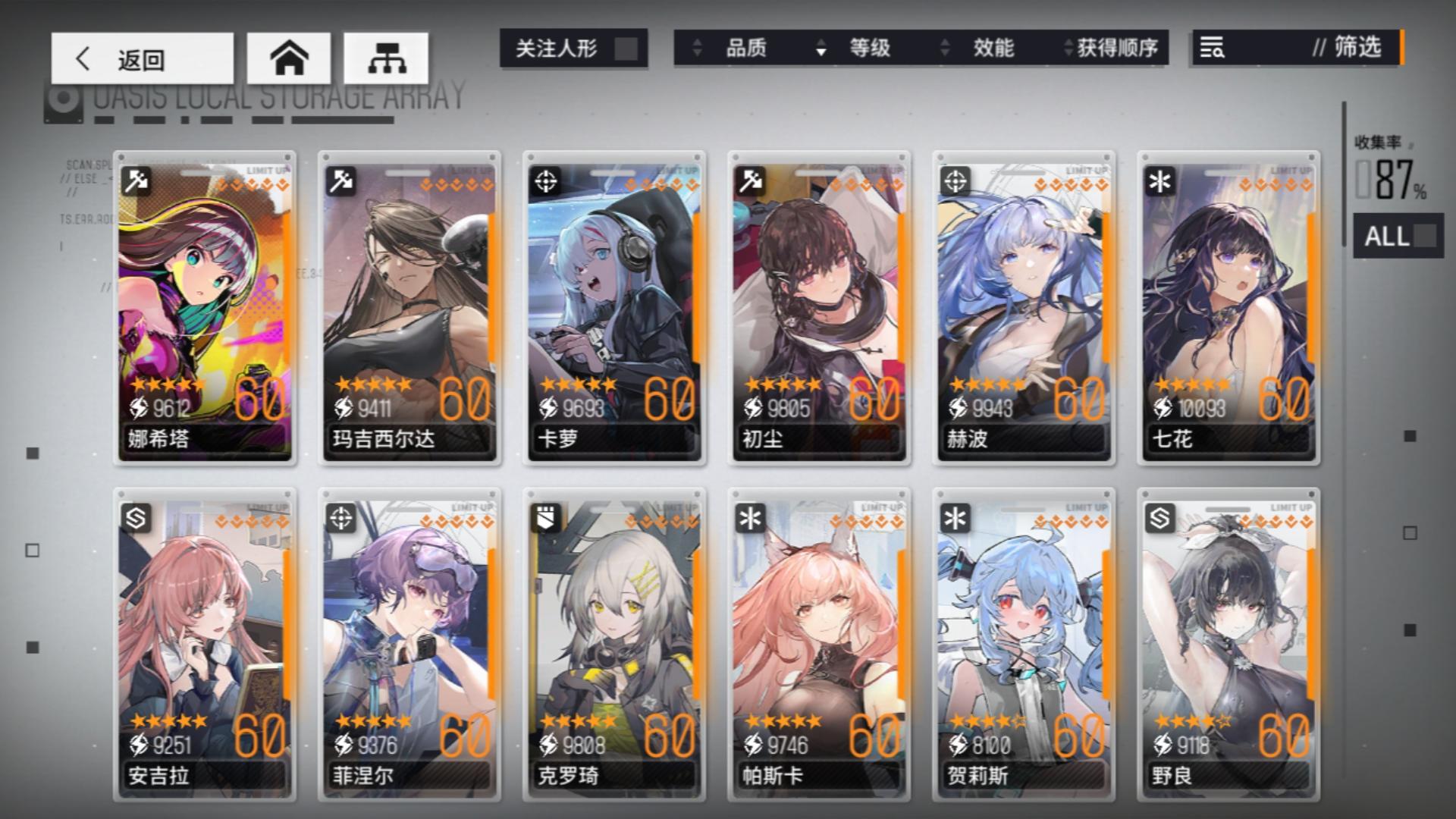The image size is (1456, 819).
Task: Click the S-class icon on 安吉拉's card
Action: (136, 519)
